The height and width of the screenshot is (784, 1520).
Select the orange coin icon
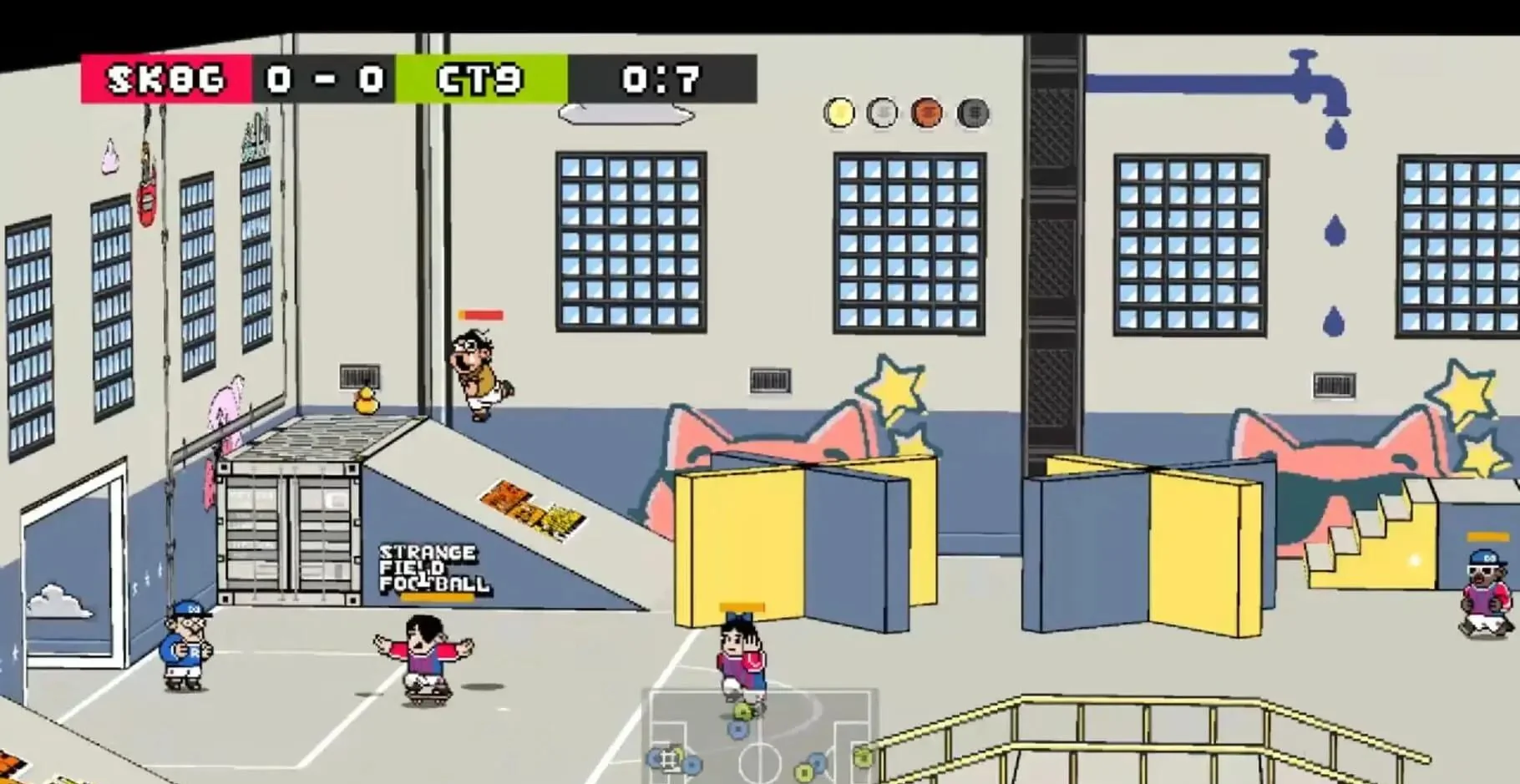point(927,113)
